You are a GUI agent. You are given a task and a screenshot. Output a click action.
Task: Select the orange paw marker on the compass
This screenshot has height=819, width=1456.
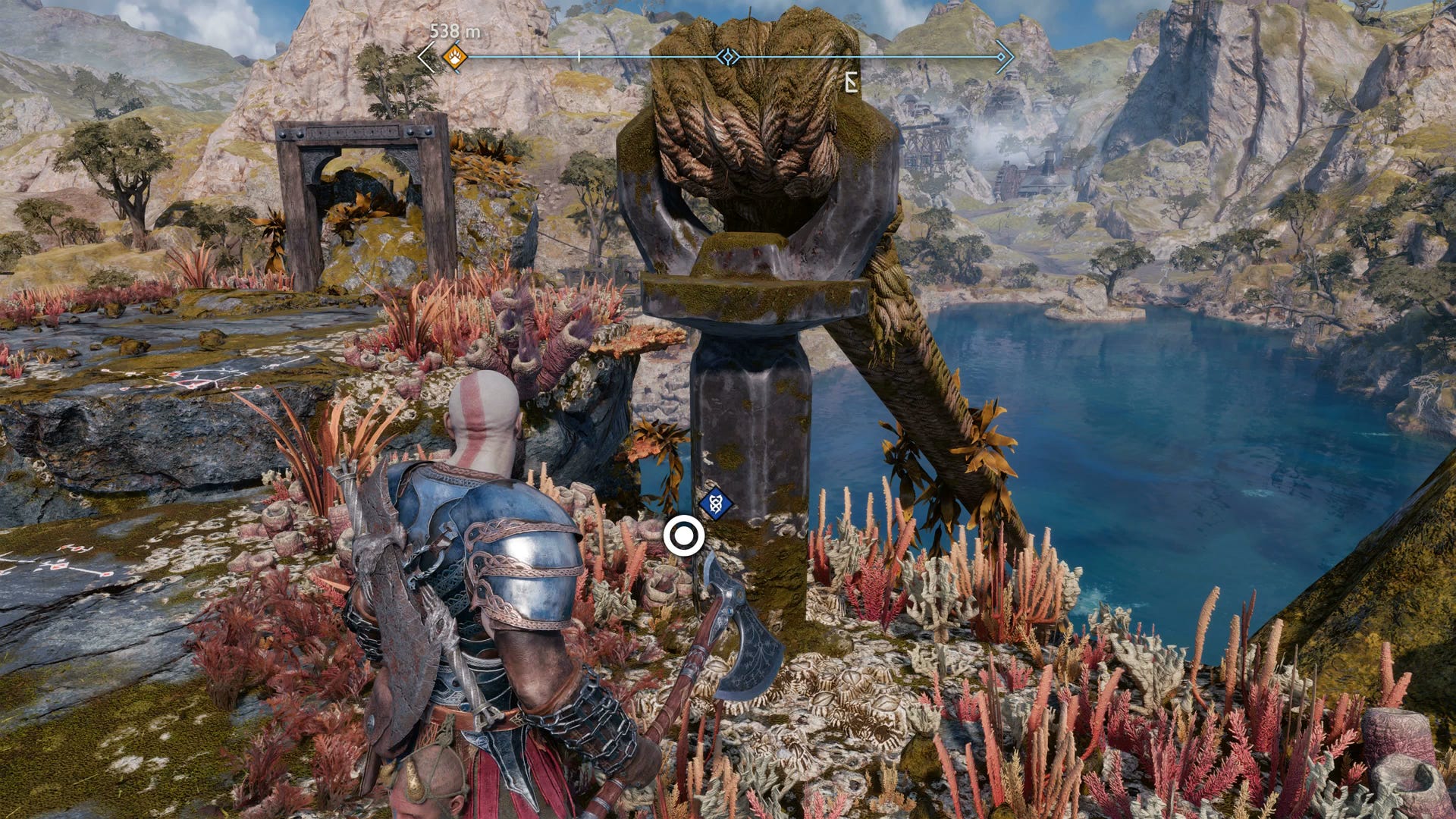point(454,56)
